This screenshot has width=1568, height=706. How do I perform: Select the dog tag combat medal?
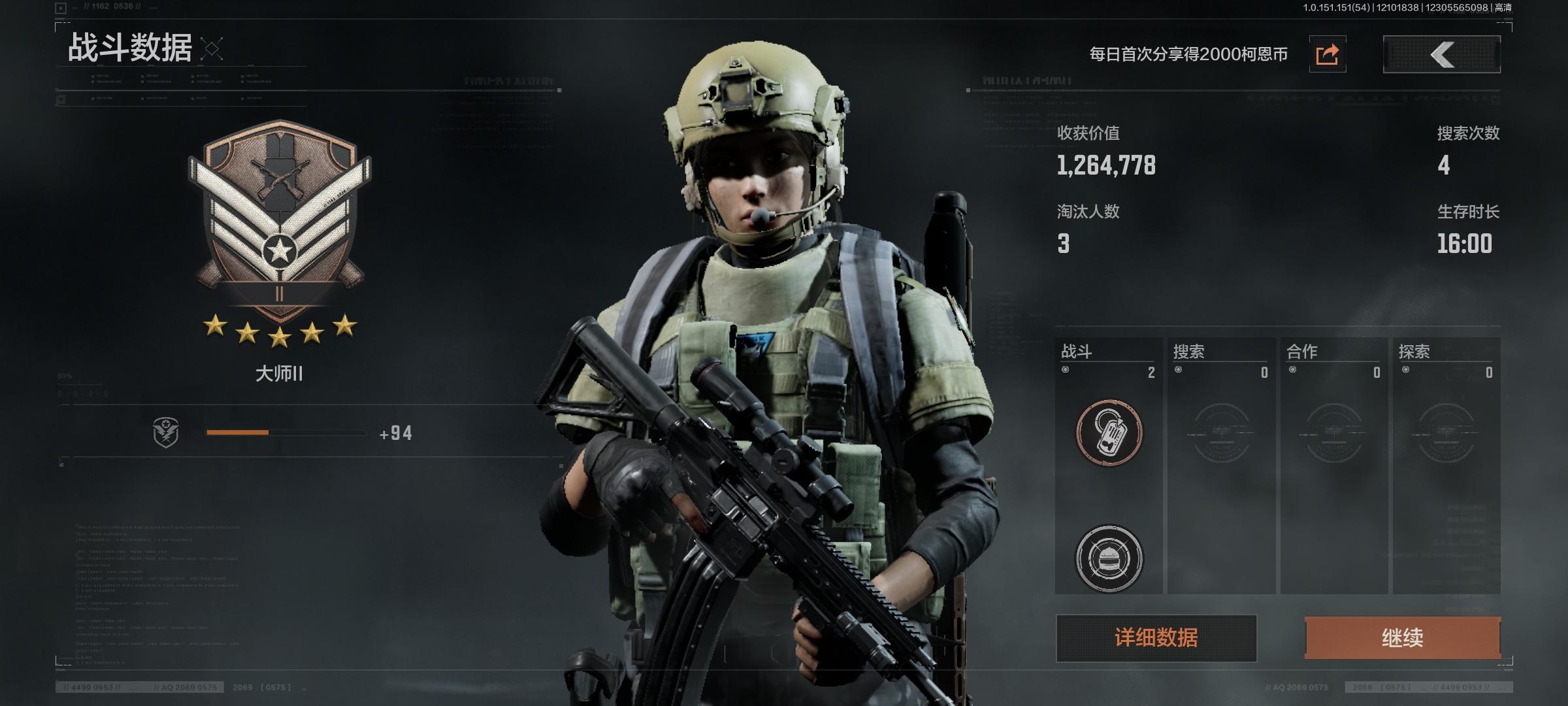coord(1109,433)
